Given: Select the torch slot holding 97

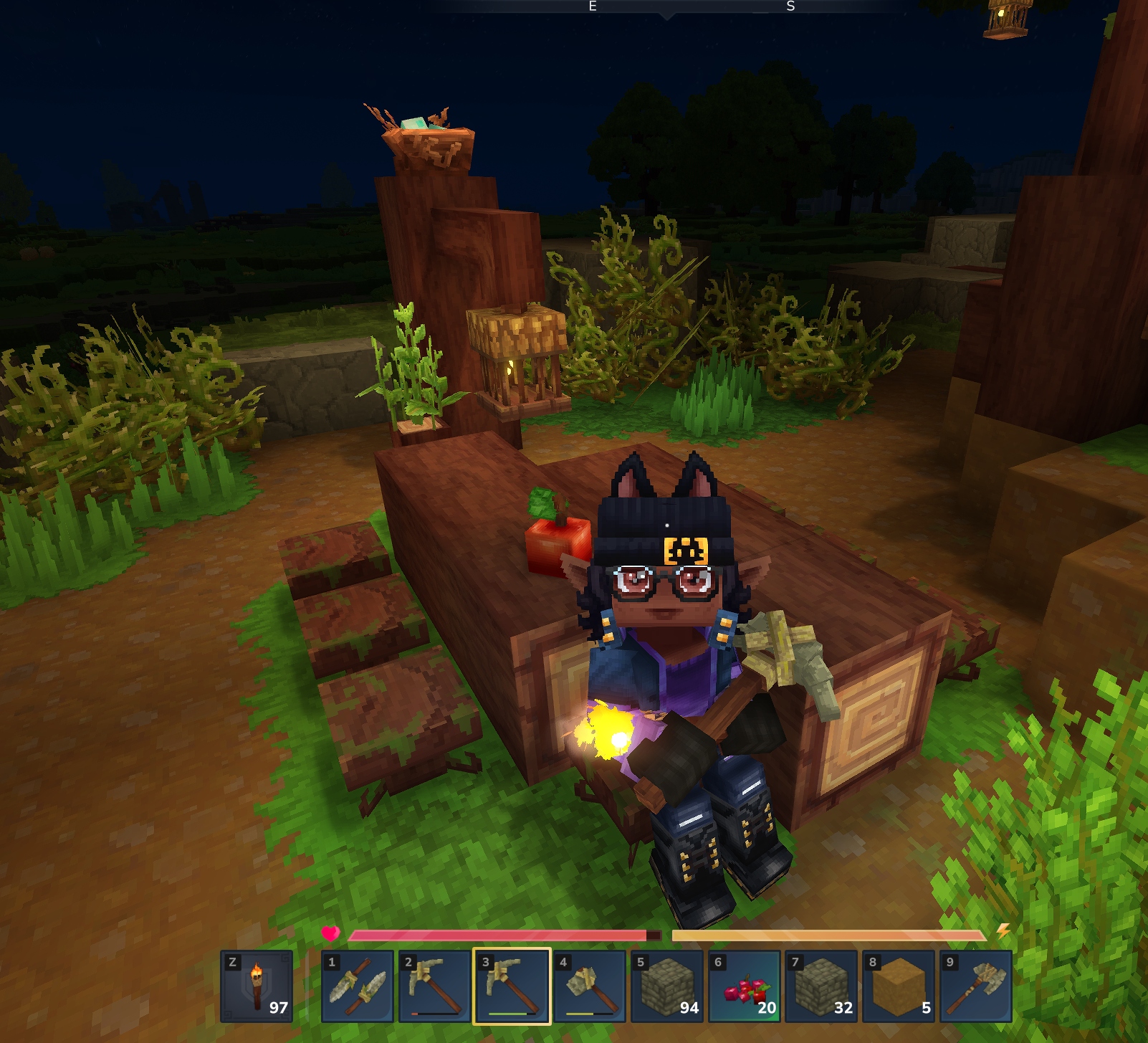Looking at the screenshot, I should pyautogui.click(x=257, y=986).
